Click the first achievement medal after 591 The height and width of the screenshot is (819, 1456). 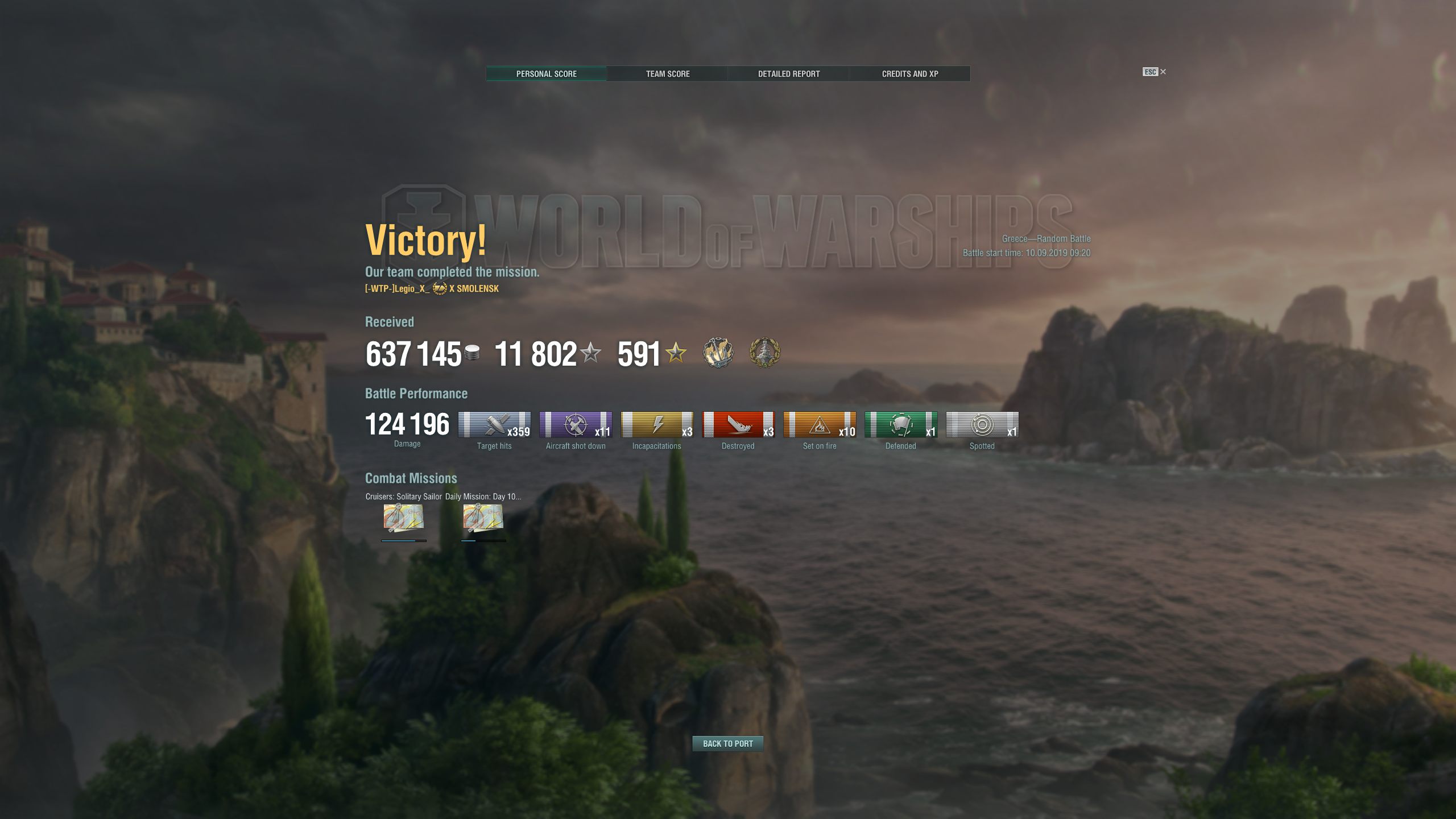(718, 353)
